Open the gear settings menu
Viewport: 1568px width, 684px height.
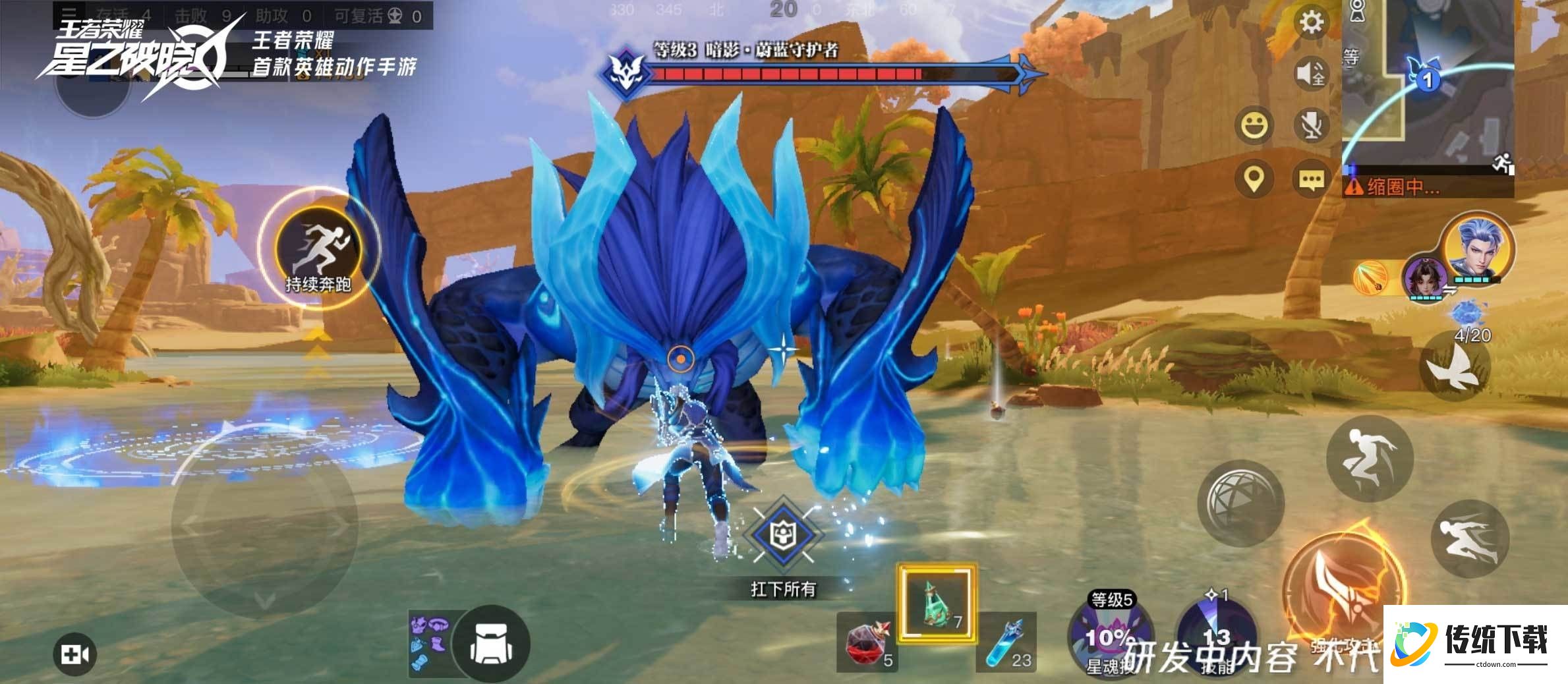(1311, 23)
